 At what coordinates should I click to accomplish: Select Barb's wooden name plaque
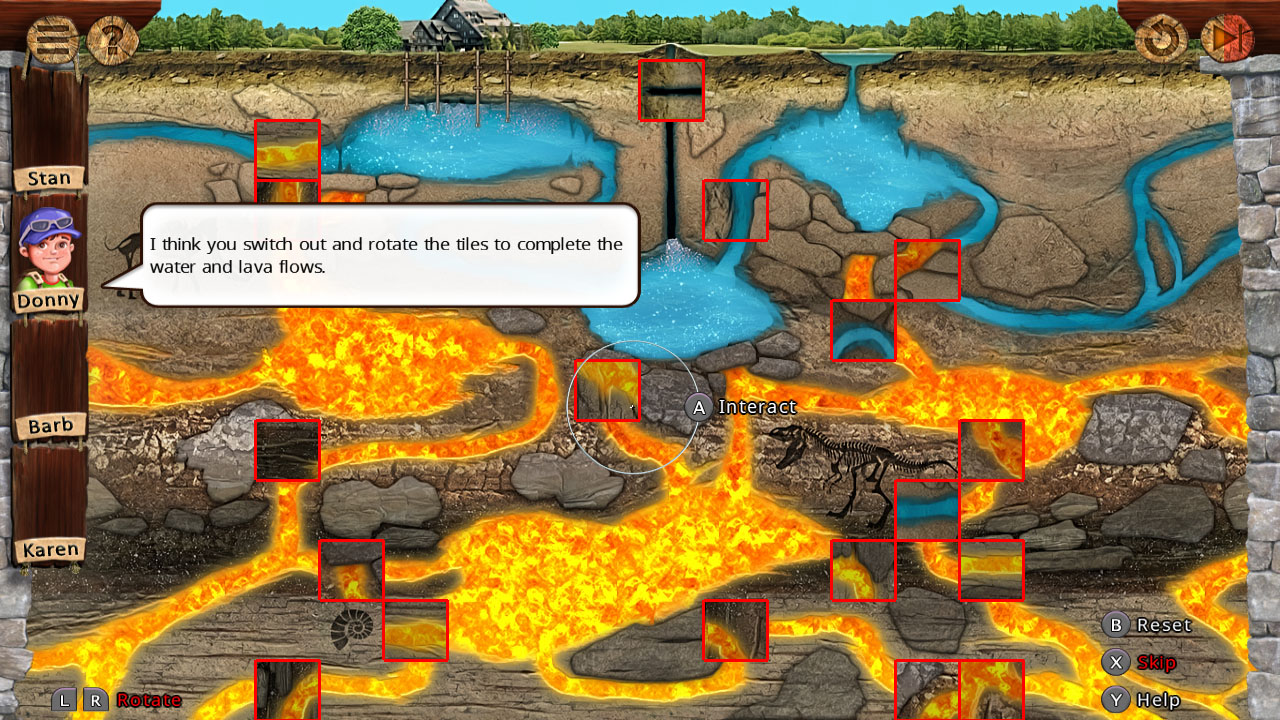(x=50, y=424)
